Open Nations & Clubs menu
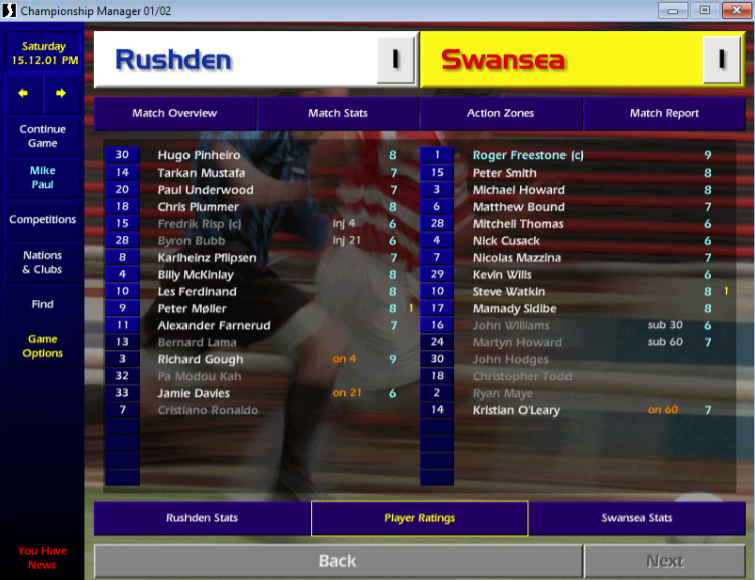This screenshot has height=580, width=755. [x=43, y=262]
